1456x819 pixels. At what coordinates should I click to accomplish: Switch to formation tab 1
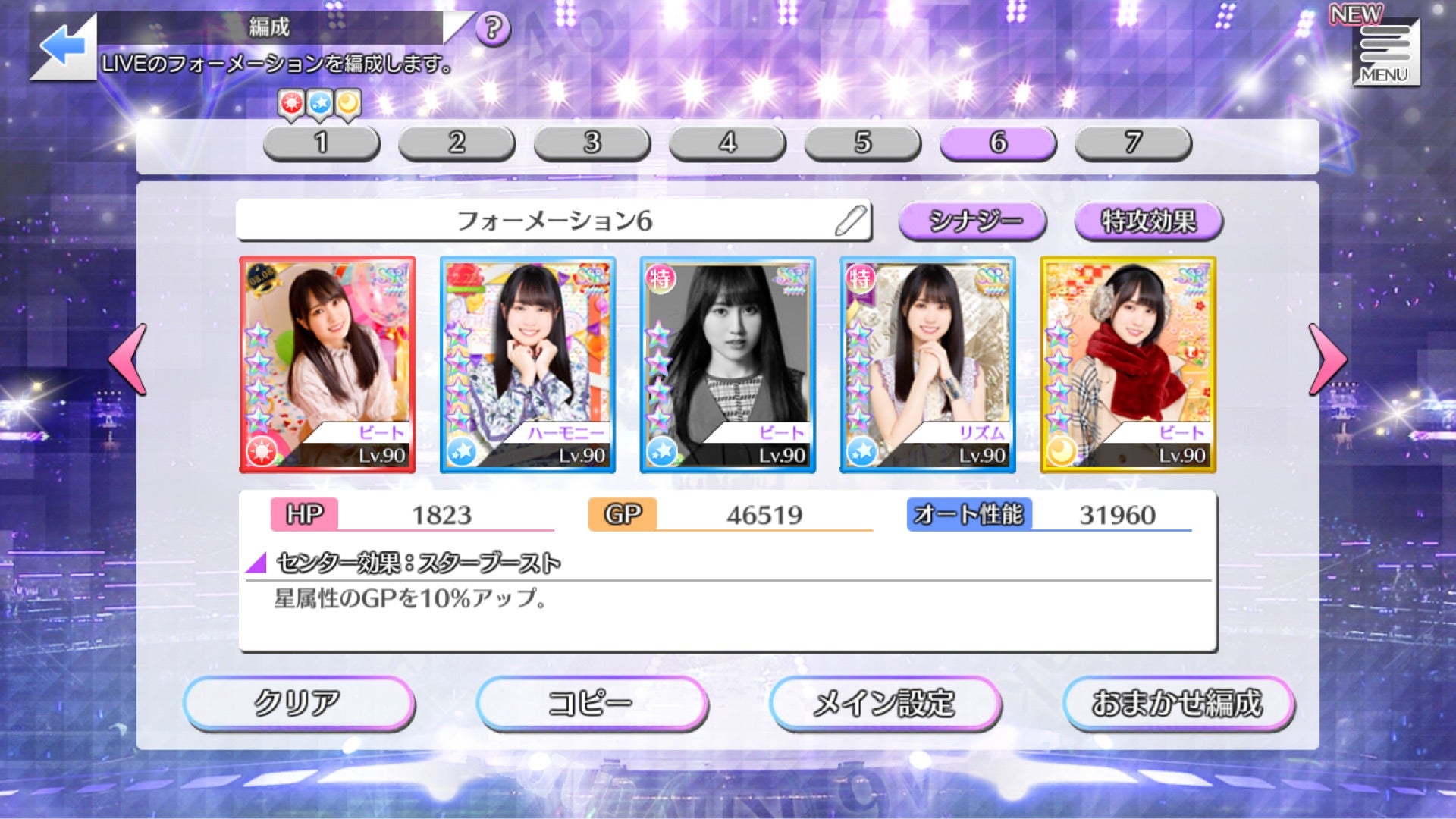click(x=322, y=143)
